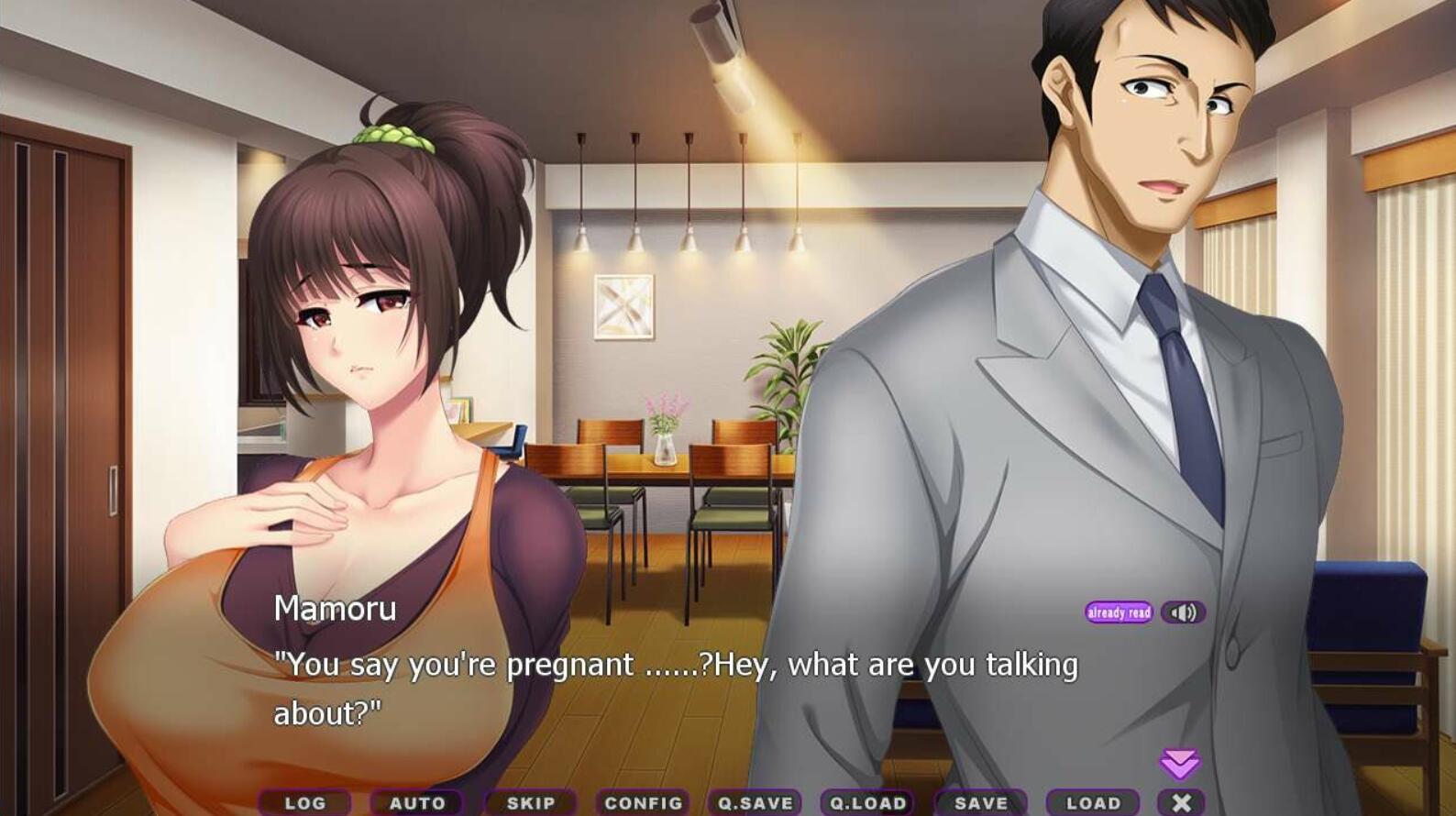This screenshot has height=816, width=1456.
Task: Open the dialogue history with LOG
Action: click(305, 802)
